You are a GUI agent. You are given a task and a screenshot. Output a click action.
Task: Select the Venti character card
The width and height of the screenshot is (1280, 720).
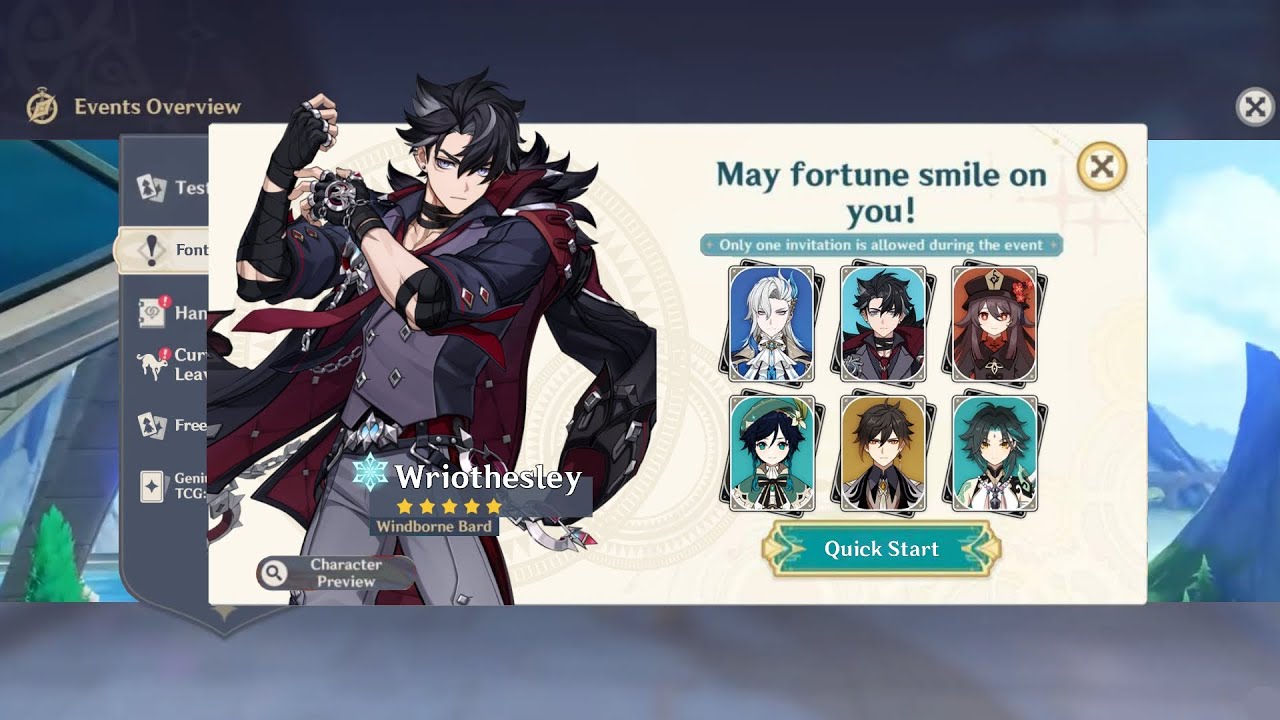[x=771, y=453]
